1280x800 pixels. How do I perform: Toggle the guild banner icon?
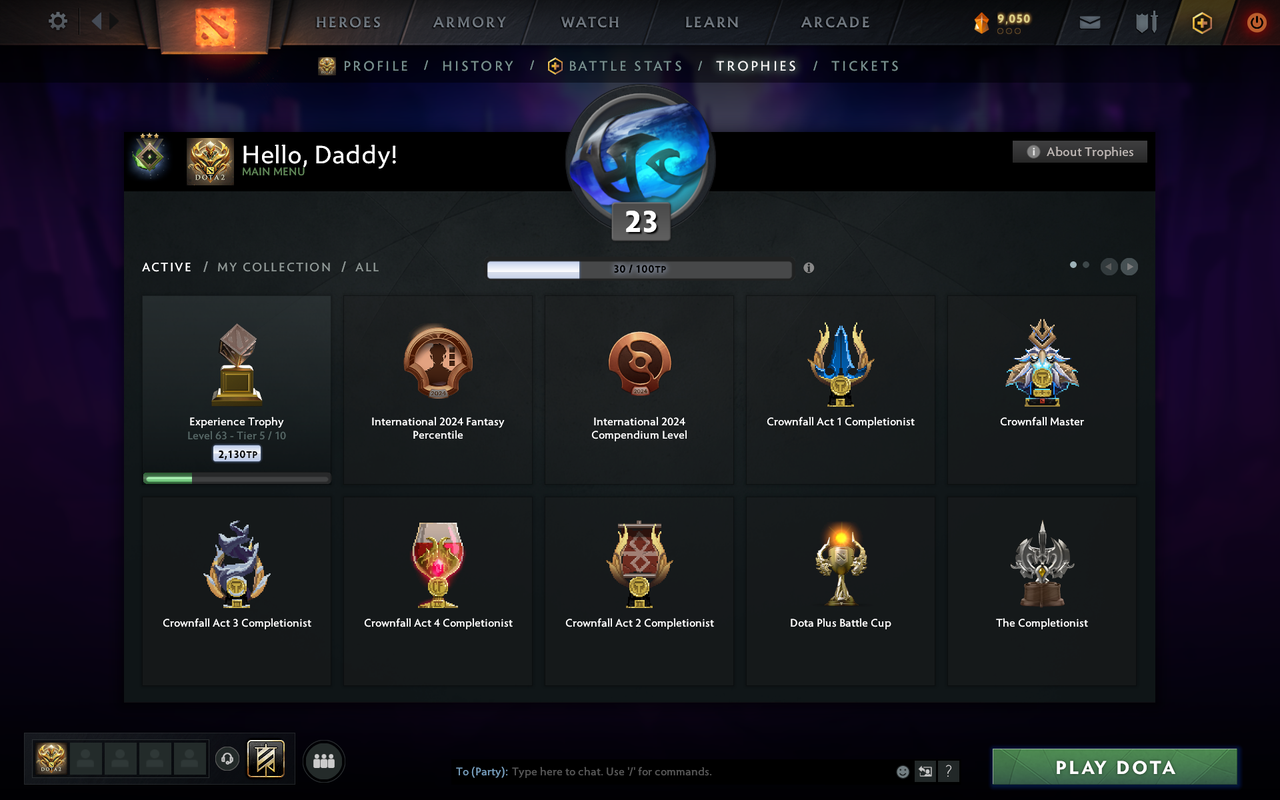click(265, 759)
